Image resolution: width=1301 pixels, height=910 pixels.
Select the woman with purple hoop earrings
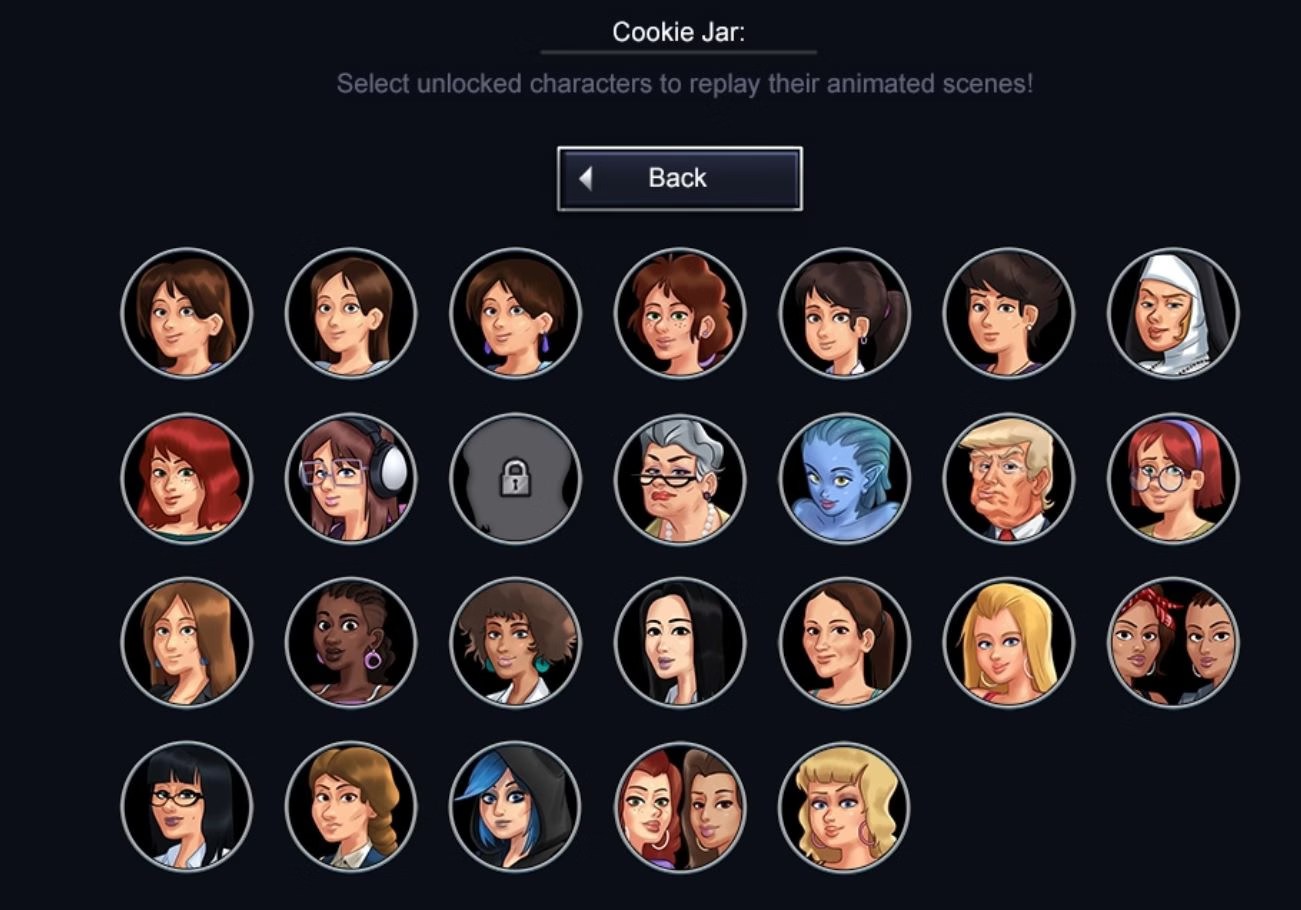351,643
